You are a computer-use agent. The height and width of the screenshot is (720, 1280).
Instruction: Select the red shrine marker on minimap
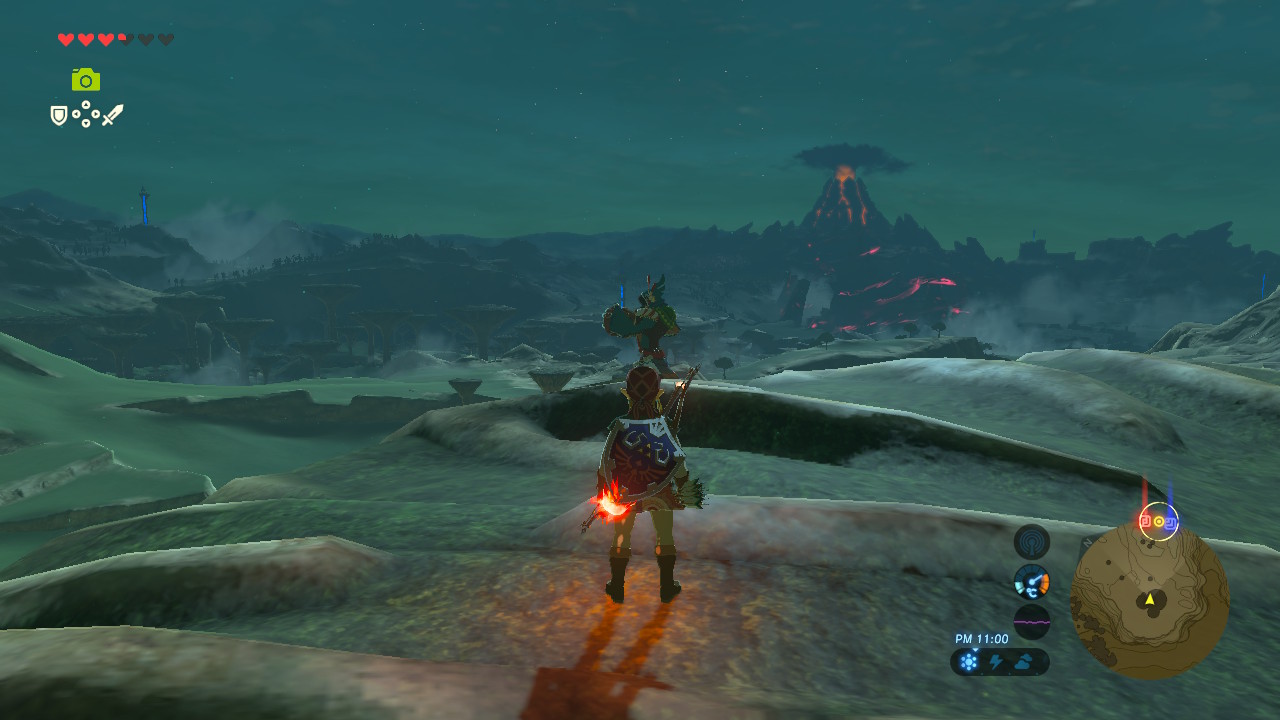click(1146, 521)
